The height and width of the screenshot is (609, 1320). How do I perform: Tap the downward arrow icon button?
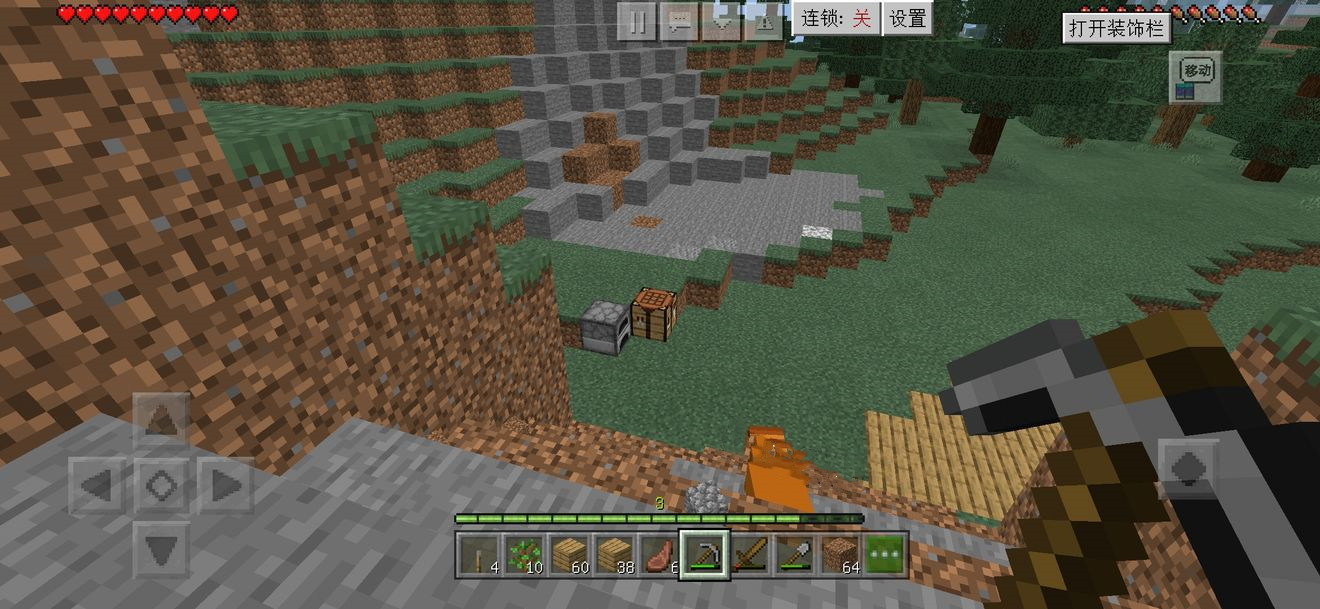[722, 21]
